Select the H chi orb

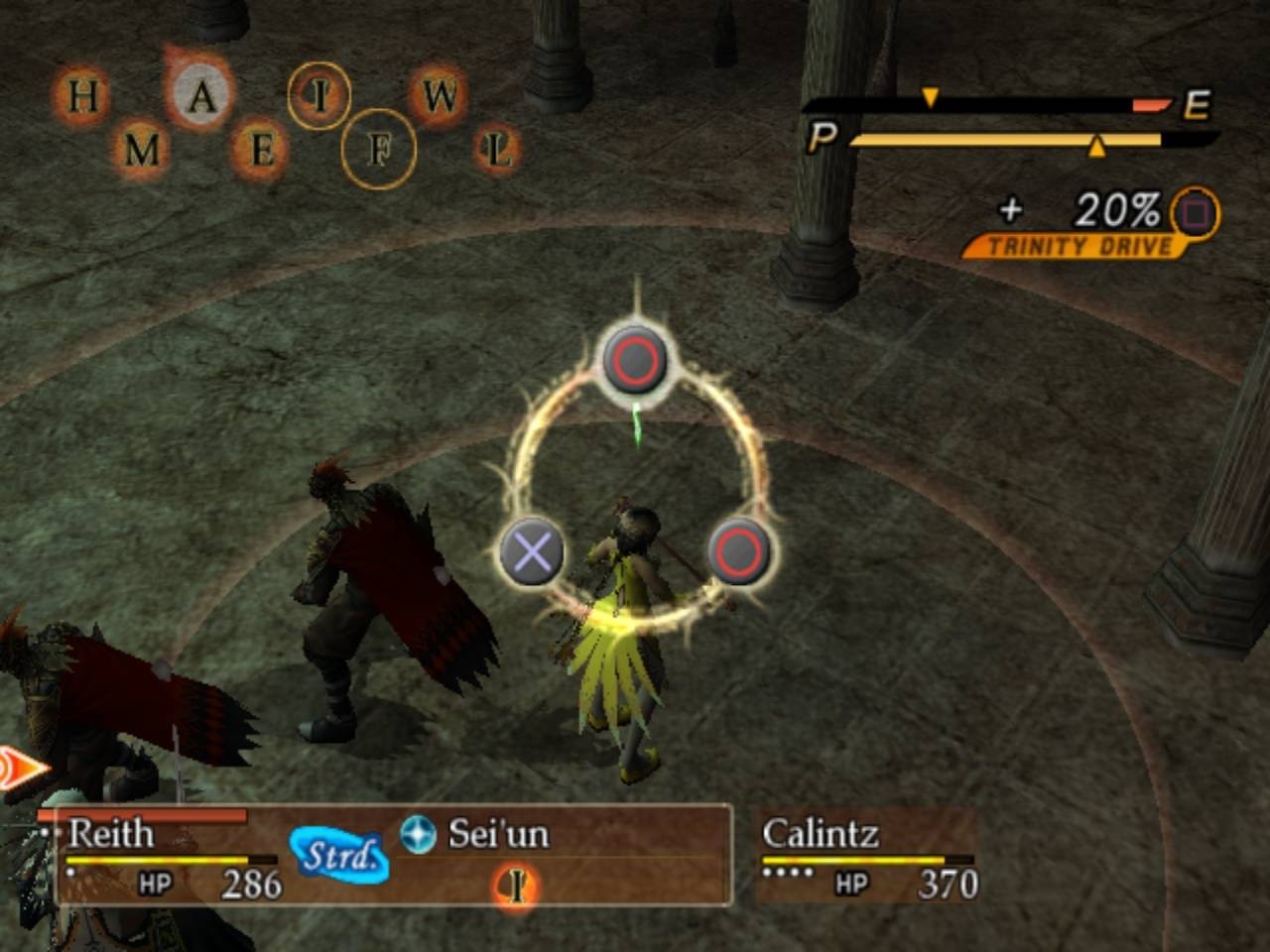[x=82, y=97]
